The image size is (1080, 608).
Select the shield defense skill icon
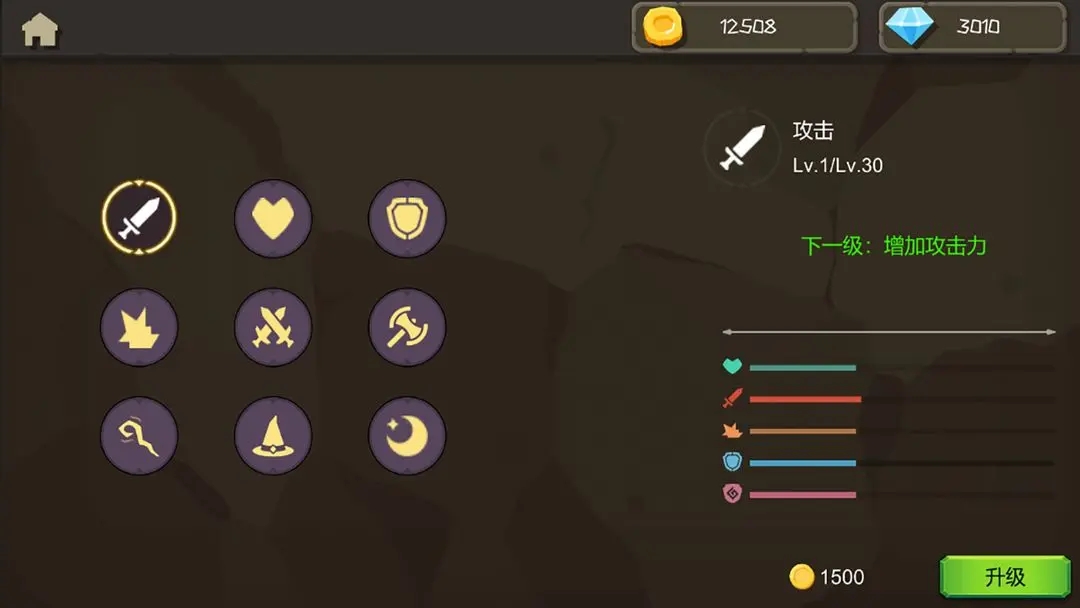[x=407, y=218]
